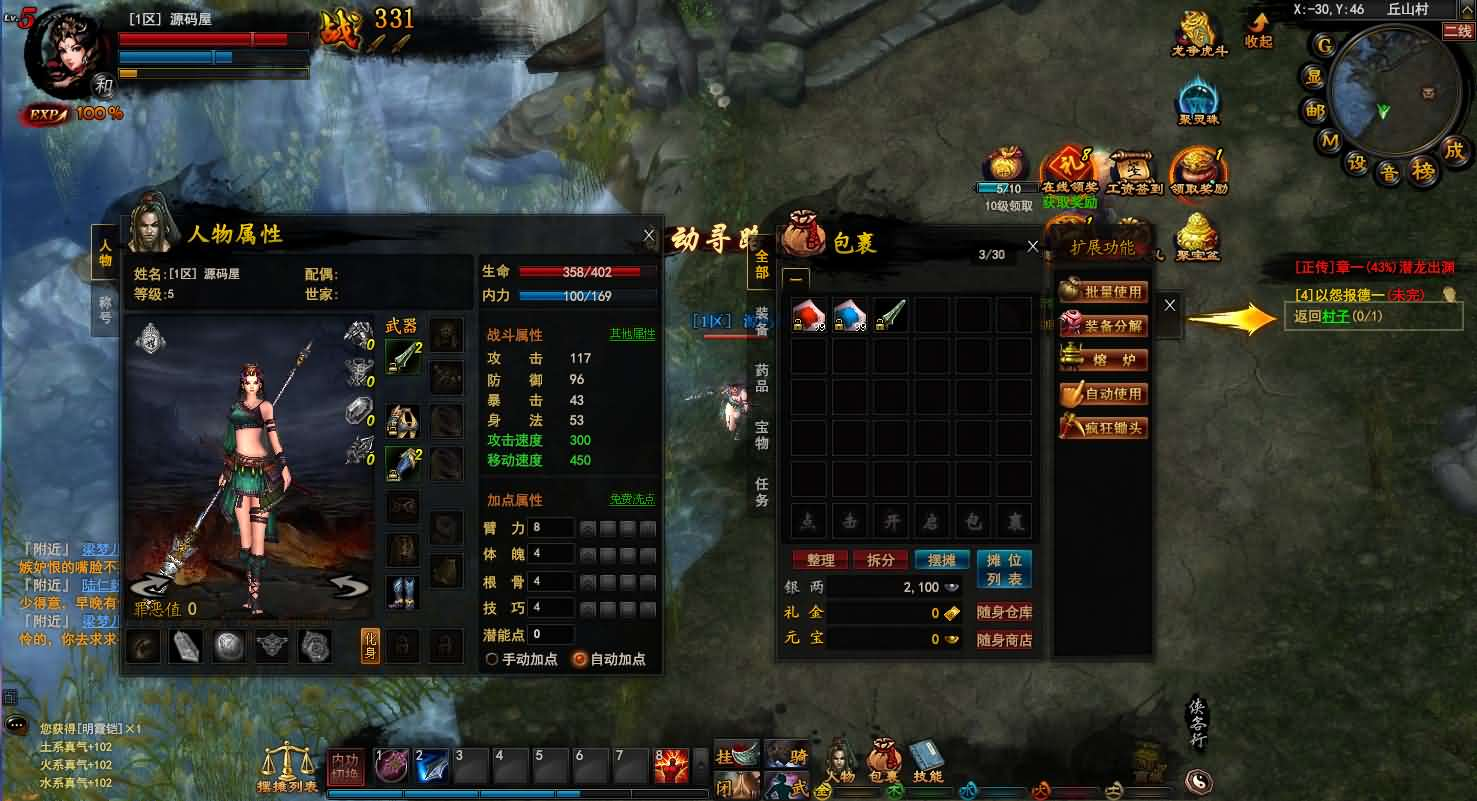Select the 批量使用 batch use option

pyautogui.click(x=1103, y=292)
